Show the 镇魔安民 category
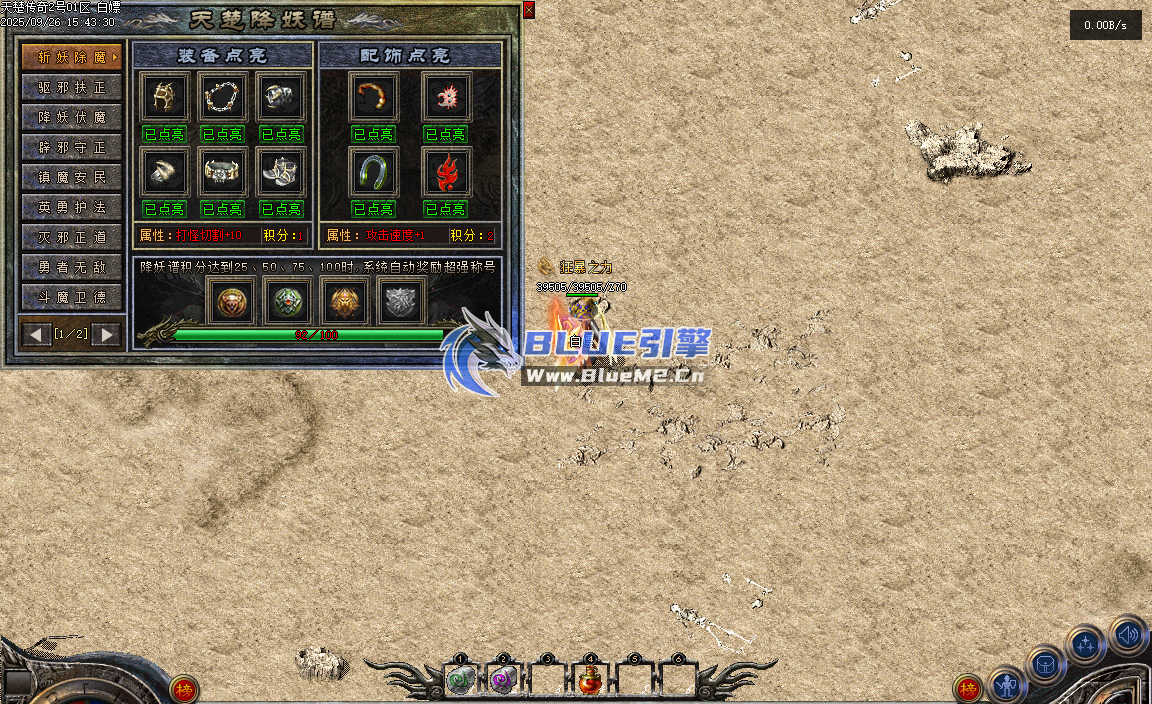Image resolution: width=1152 pixels, height=704 pixels. point(72,177)
